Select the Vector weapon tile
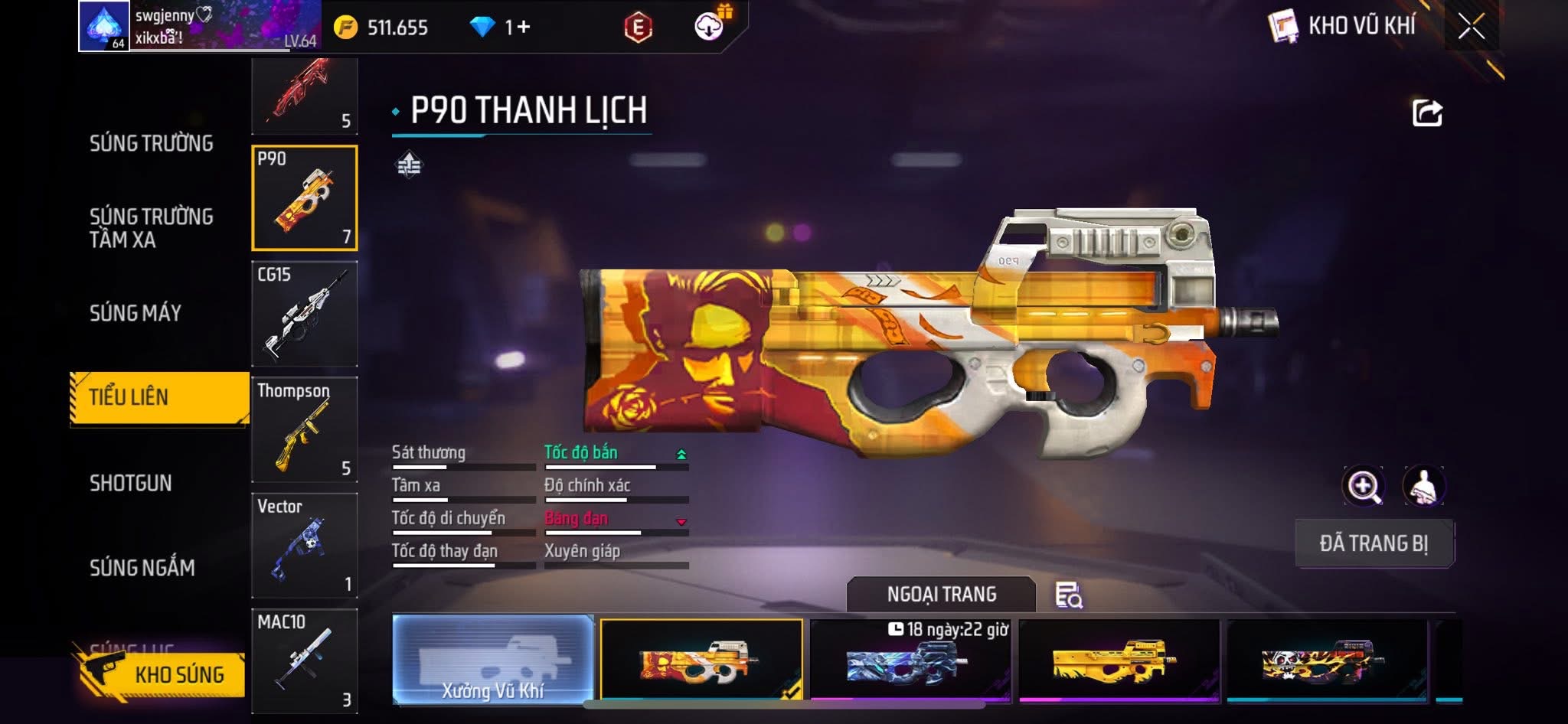1568x724 pixels. [x=305, y=546]
